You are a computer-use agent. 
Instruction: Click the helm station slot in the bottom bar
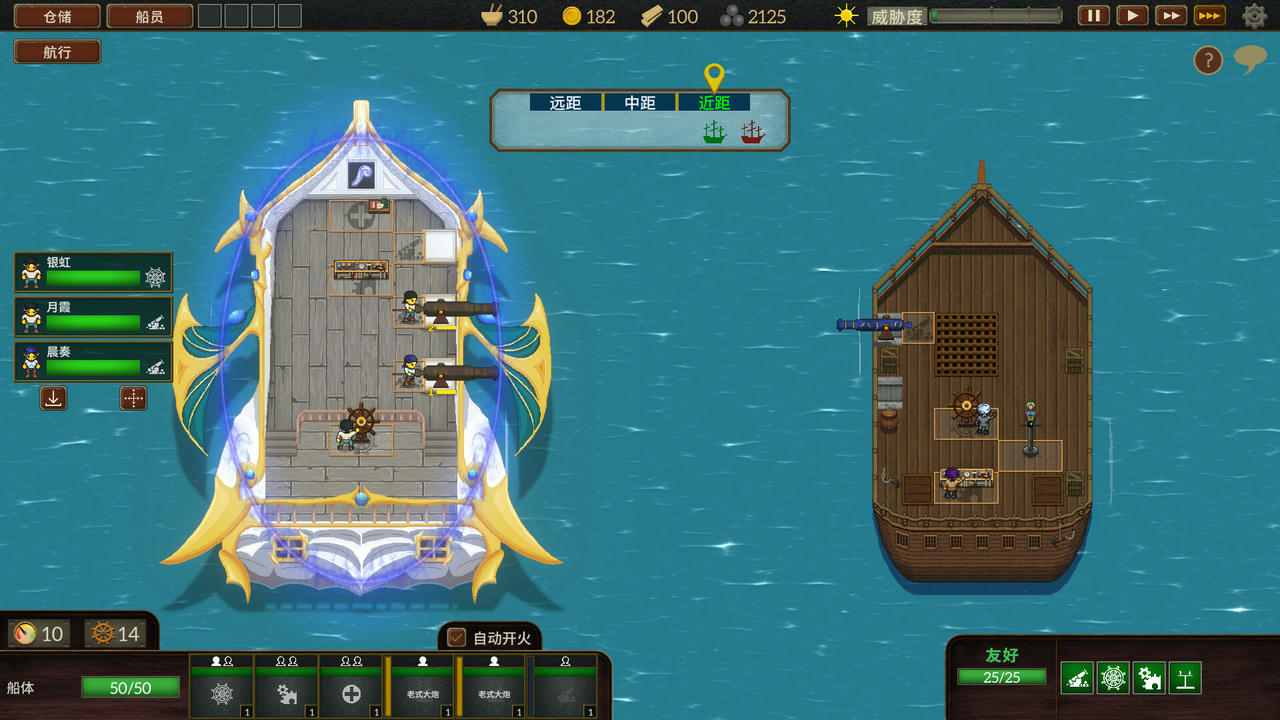tap(220, 693)
